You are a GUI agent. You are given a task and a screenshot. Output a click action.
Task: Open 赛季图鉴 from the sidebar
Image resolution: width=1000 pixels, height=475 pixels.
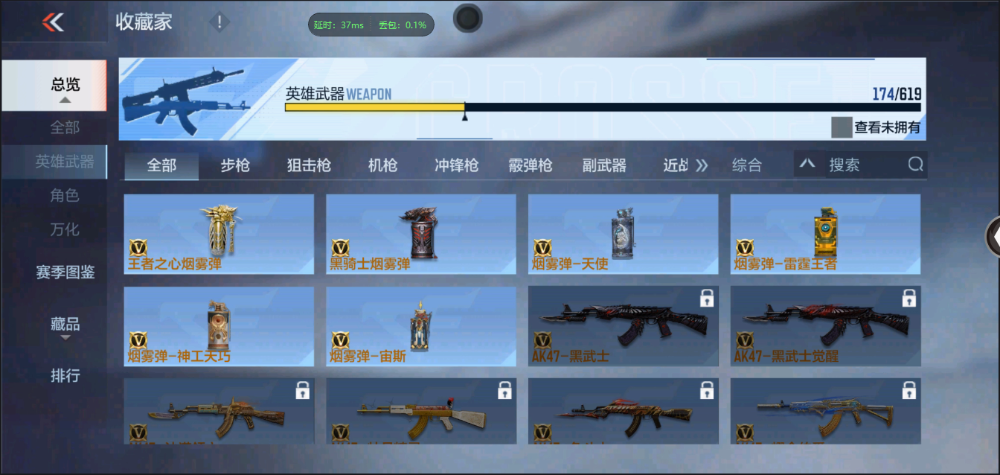click(x=65, y=271)
